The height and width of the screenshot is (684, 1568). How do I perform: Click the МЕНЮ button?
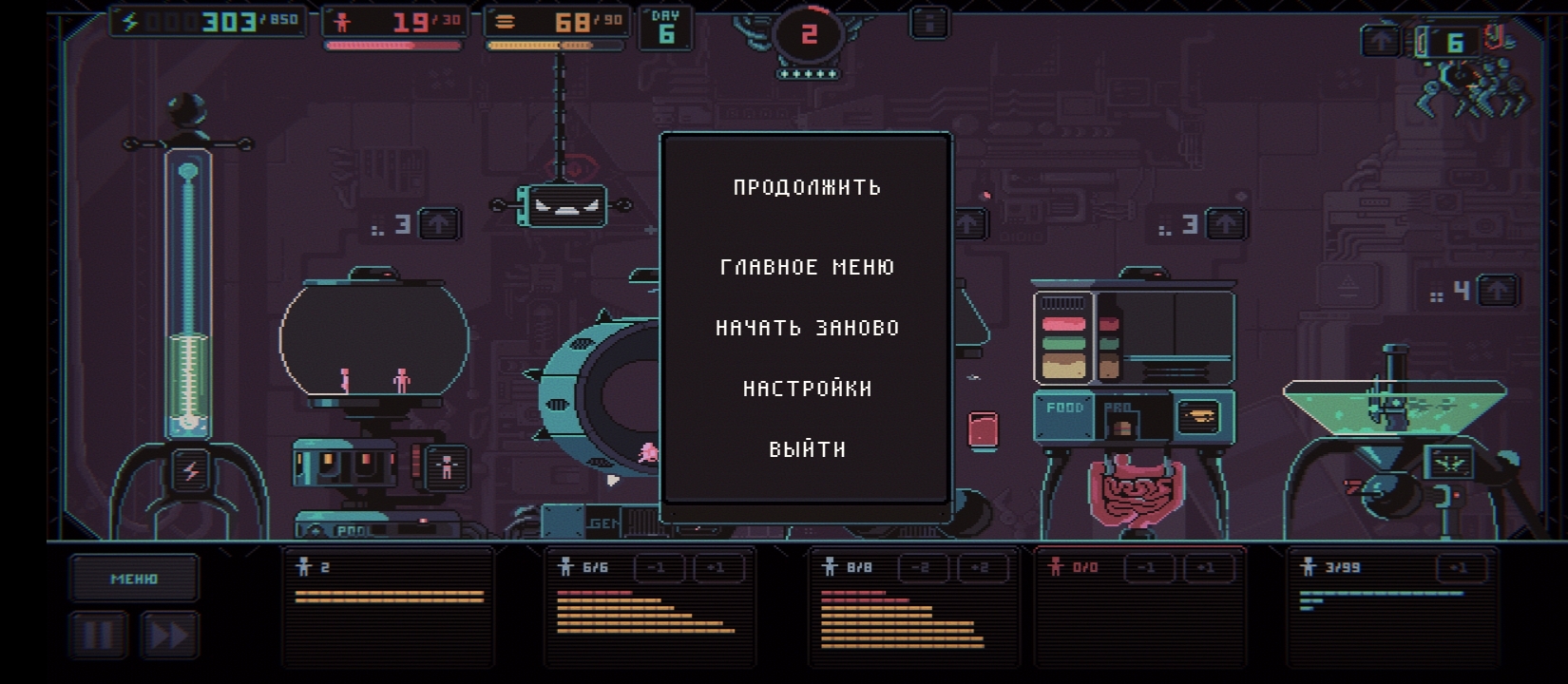(134, 578)
